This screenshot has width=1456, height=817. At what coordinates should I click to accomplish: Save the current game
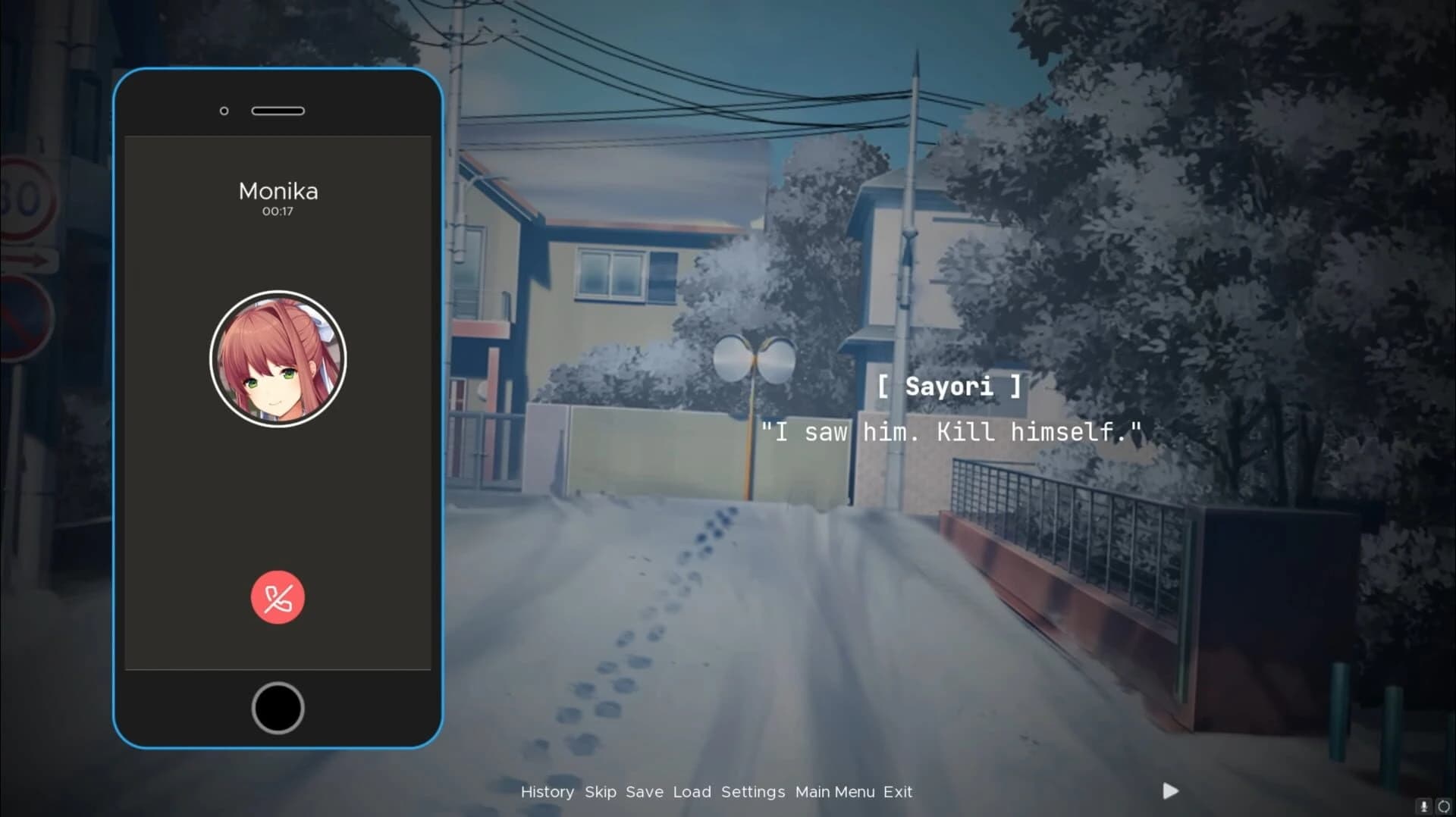pos(644,792)
